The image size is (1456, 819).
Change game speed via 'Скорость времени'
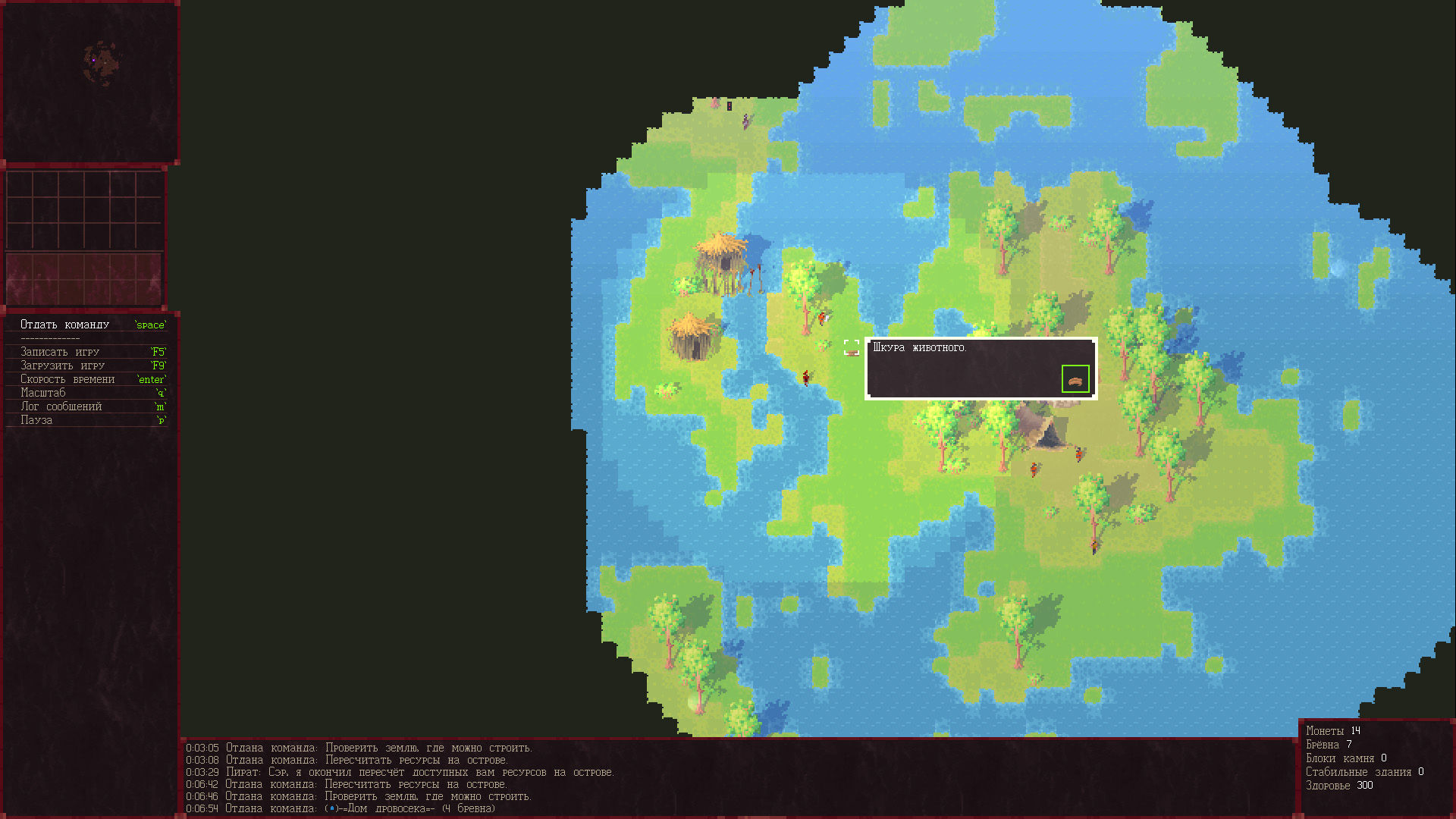[x=67, y=379]
